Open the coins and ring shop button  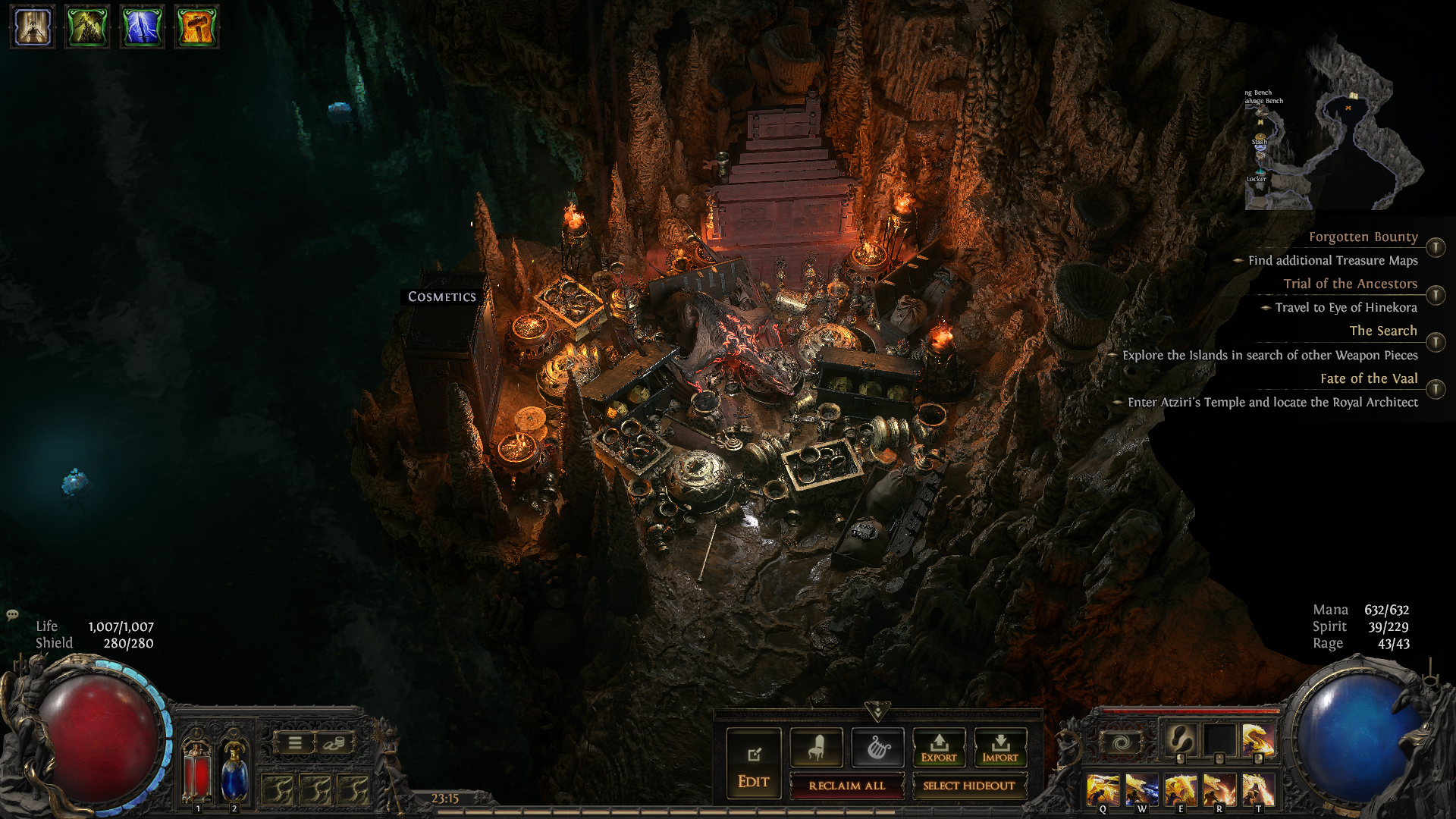tap(334, 743)
